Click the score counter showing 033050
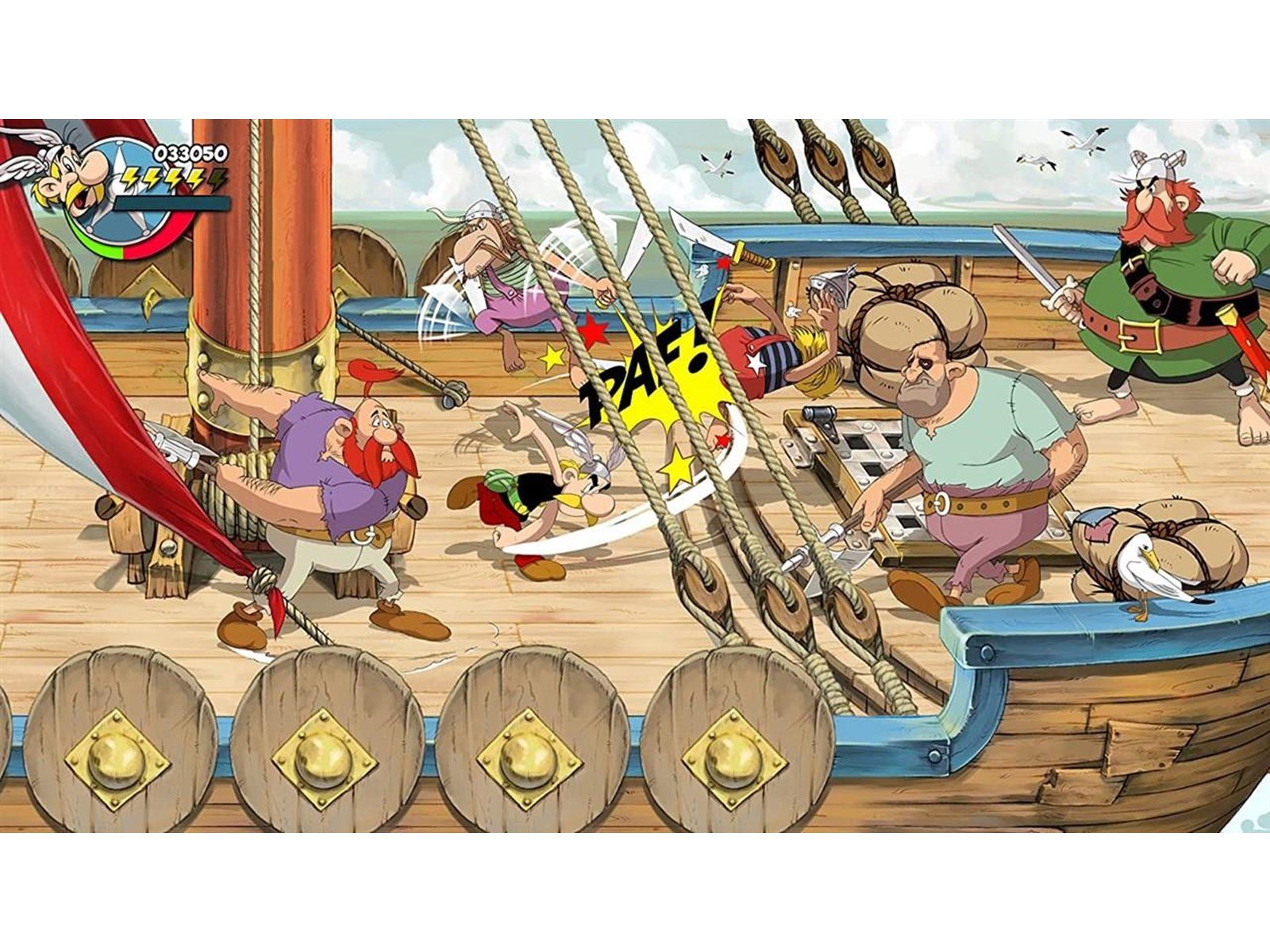 pos(189,152)
